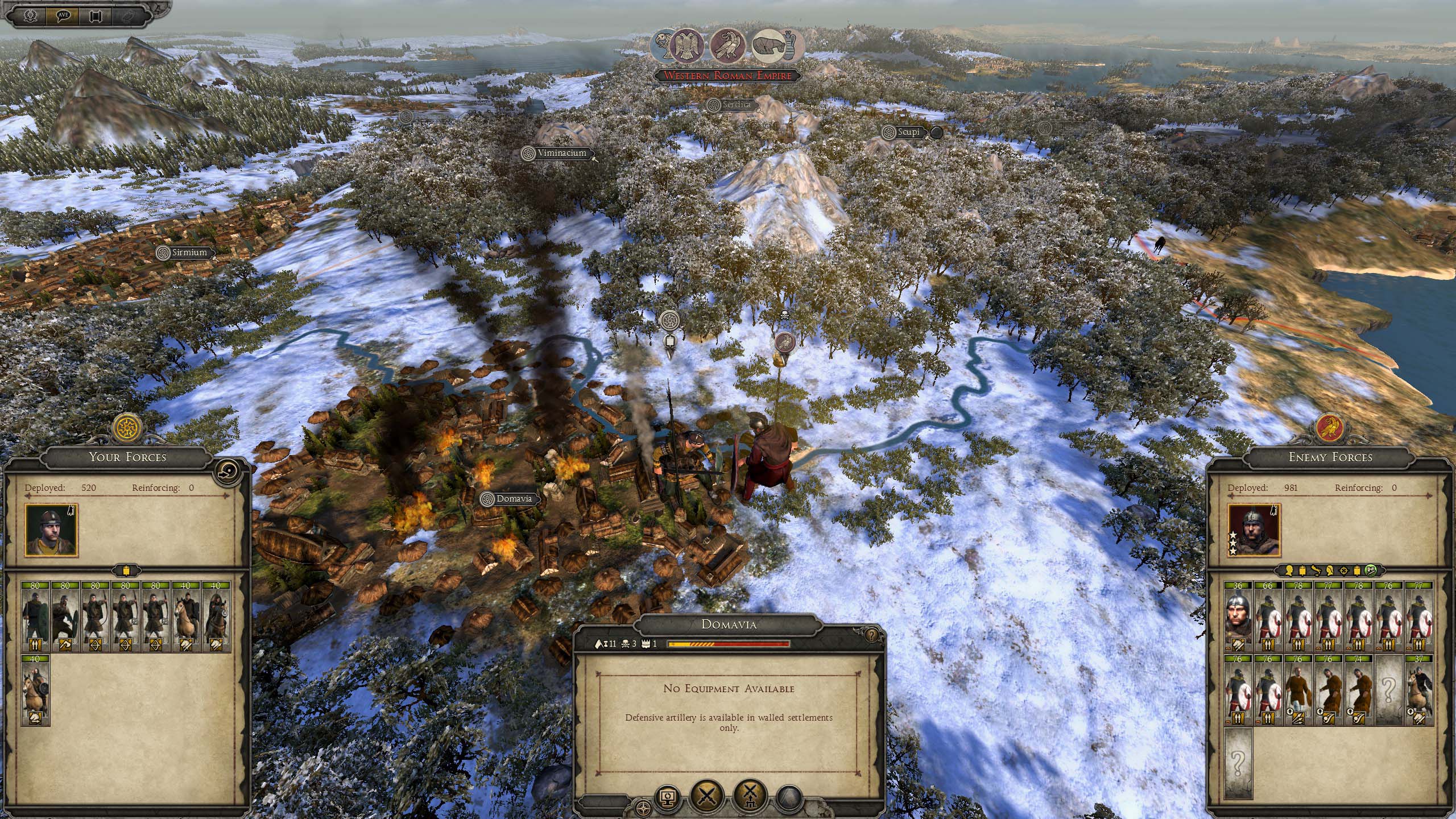
Task: Select the enemy cavalry unit card with 37 men
Action: (x=1419, y=690)
